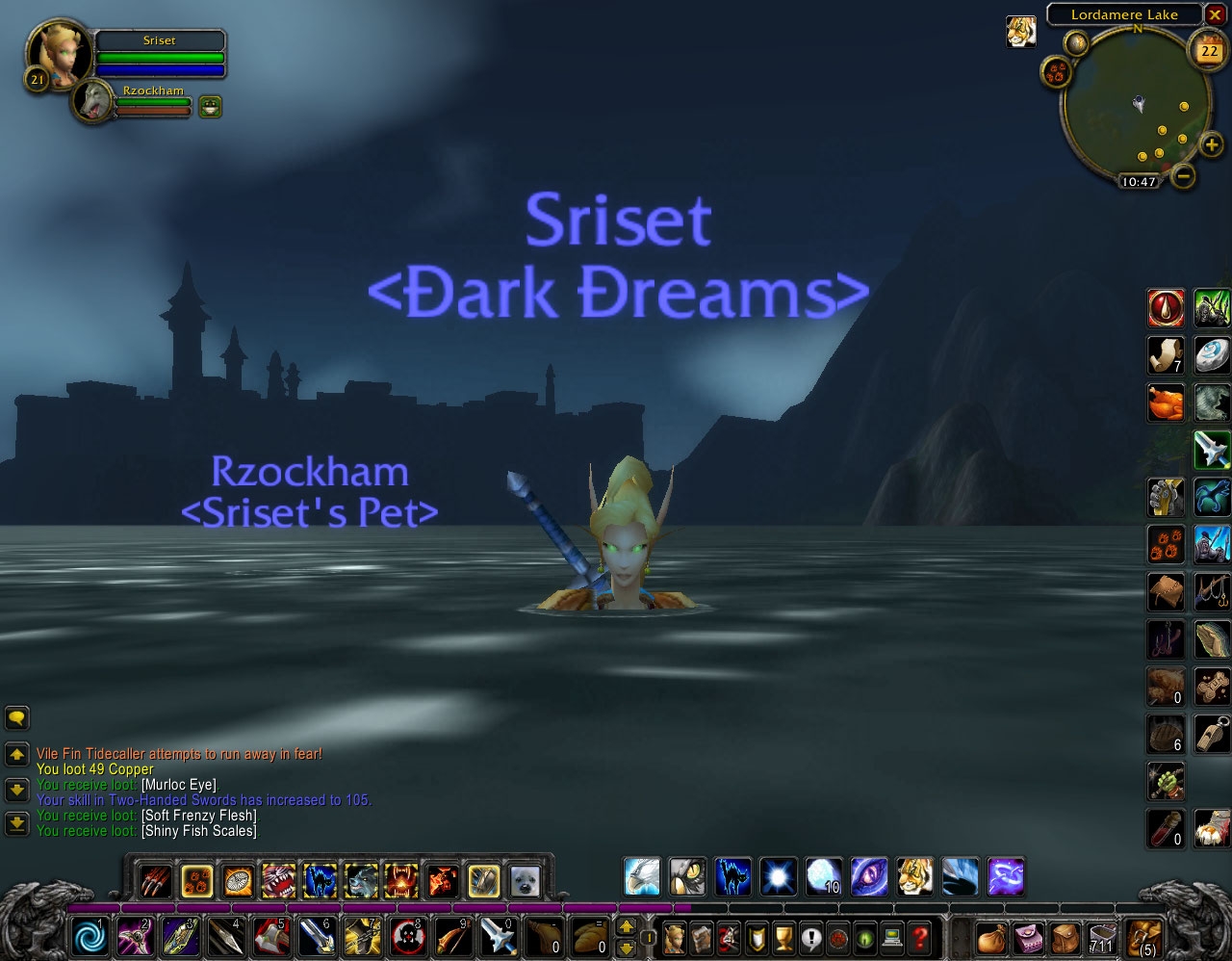Zoom in on the minimap

1211,145
